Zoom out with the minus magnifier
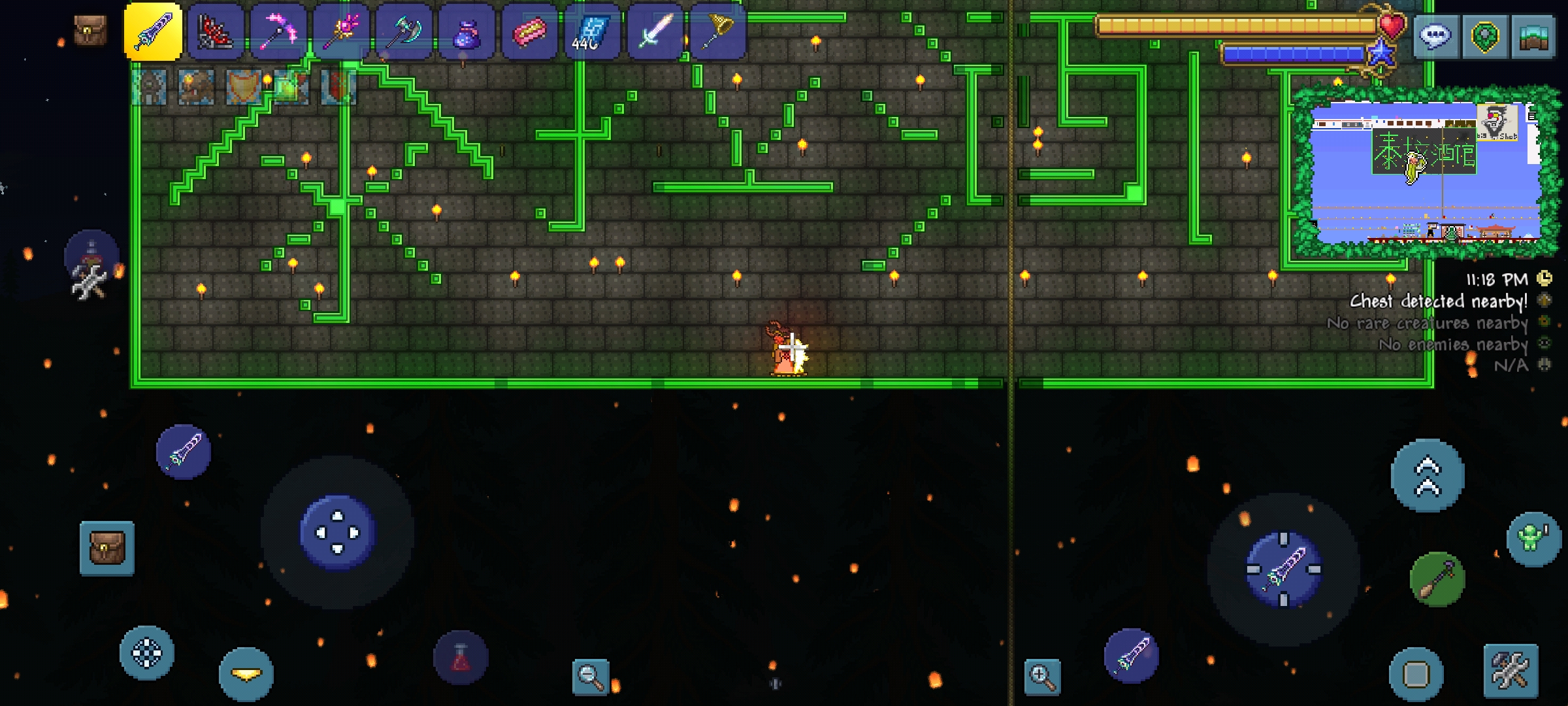 pyautogui.click(x=590, y=676)
